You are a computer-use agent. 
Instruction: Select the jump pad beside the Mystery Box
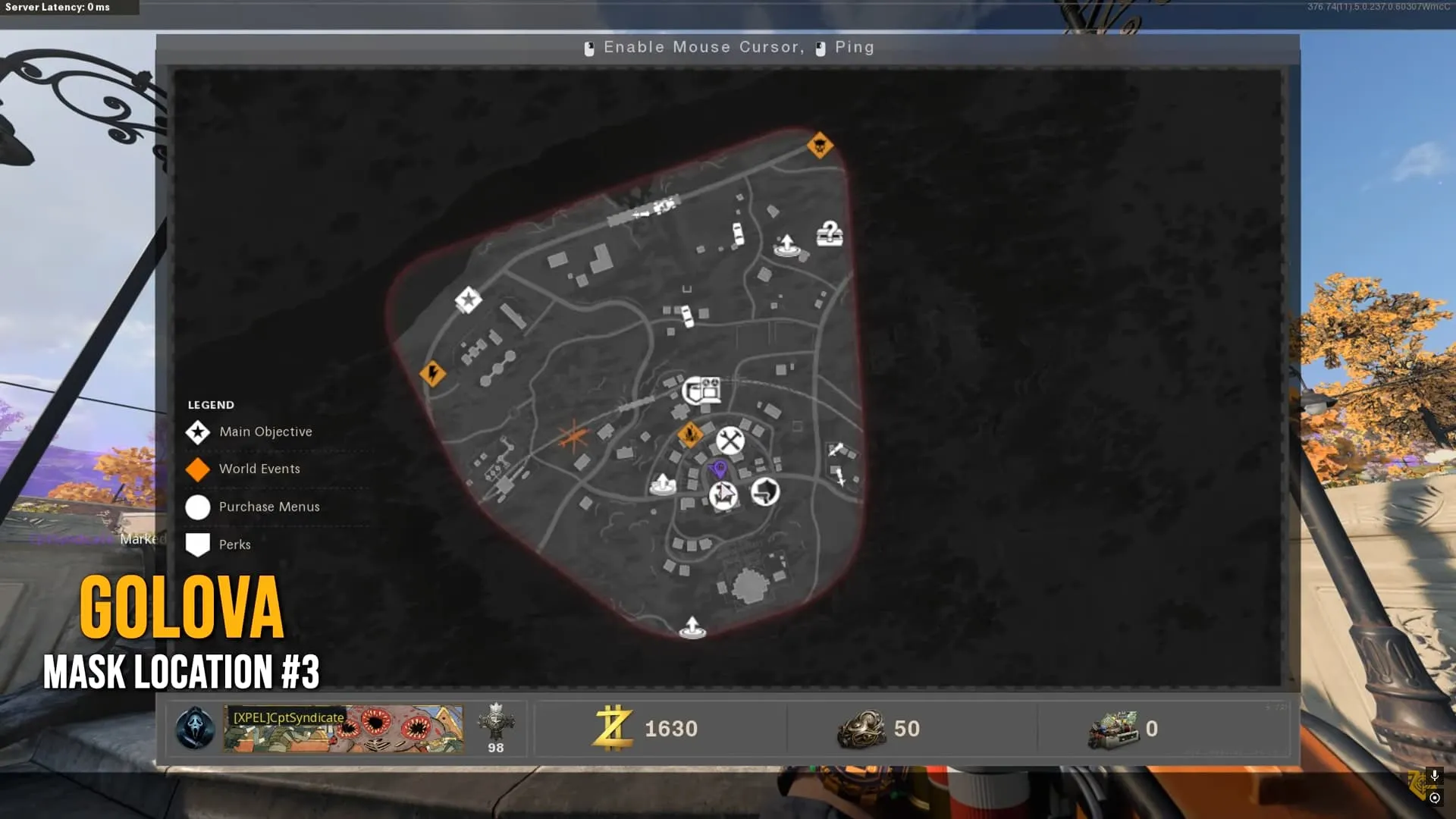(786, 245)
